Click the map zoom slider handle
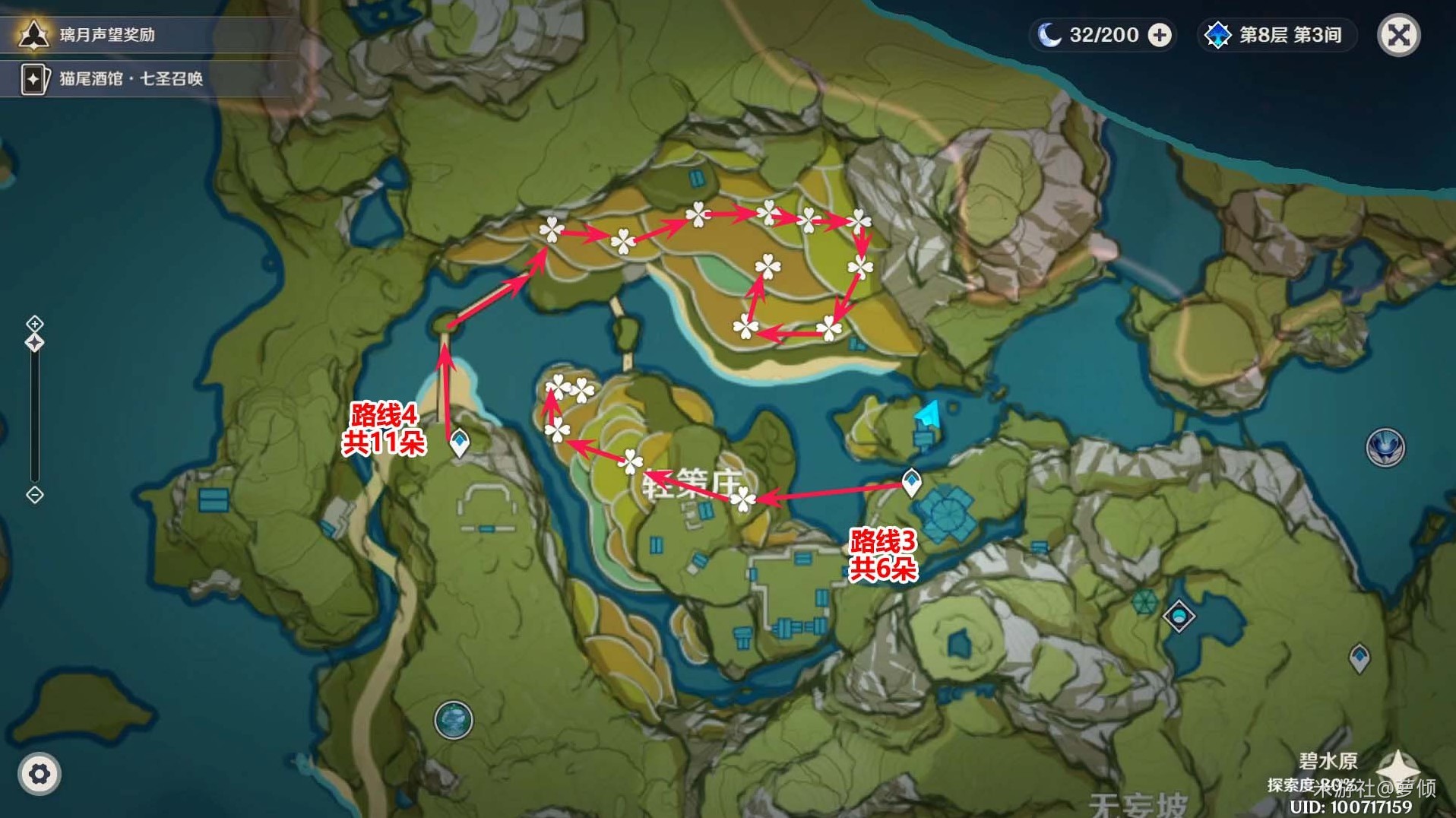1456x818 pixels. (x=35, y=343)
